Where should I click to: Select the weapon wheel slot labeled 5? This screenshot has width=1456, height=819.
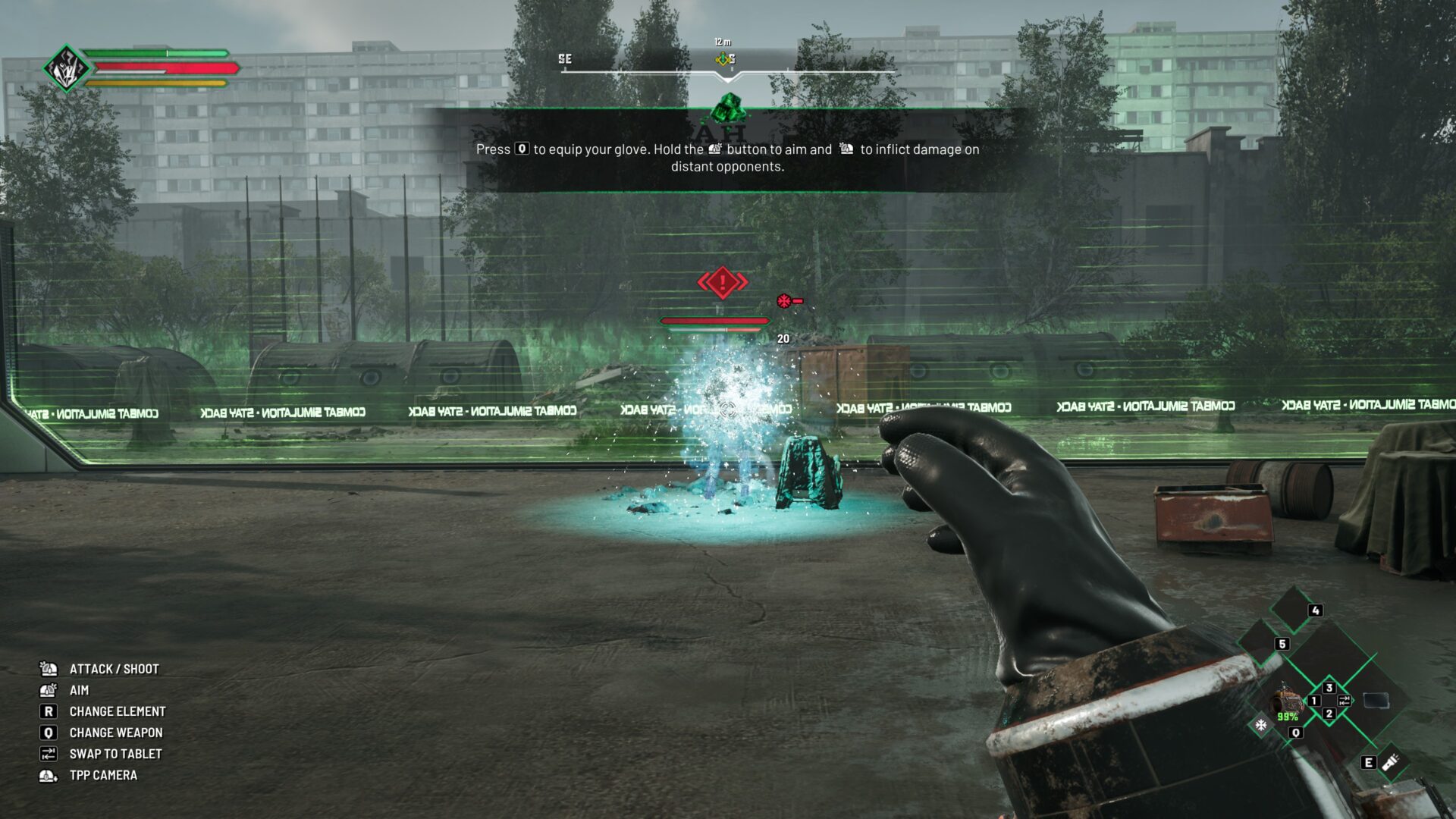point(1261,642)
